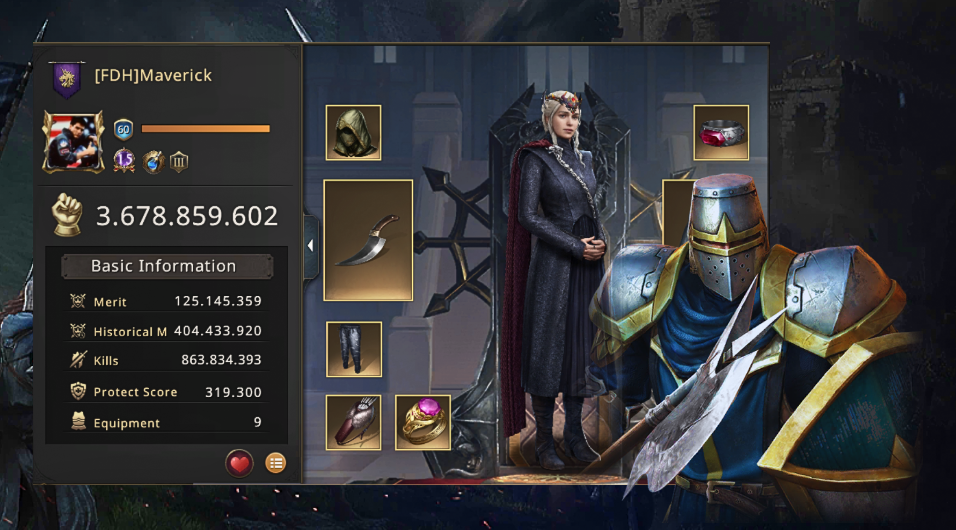This screenshot has width=956, height=530.
Task: Click the purple level 15 badge
Action: (124, 161)
